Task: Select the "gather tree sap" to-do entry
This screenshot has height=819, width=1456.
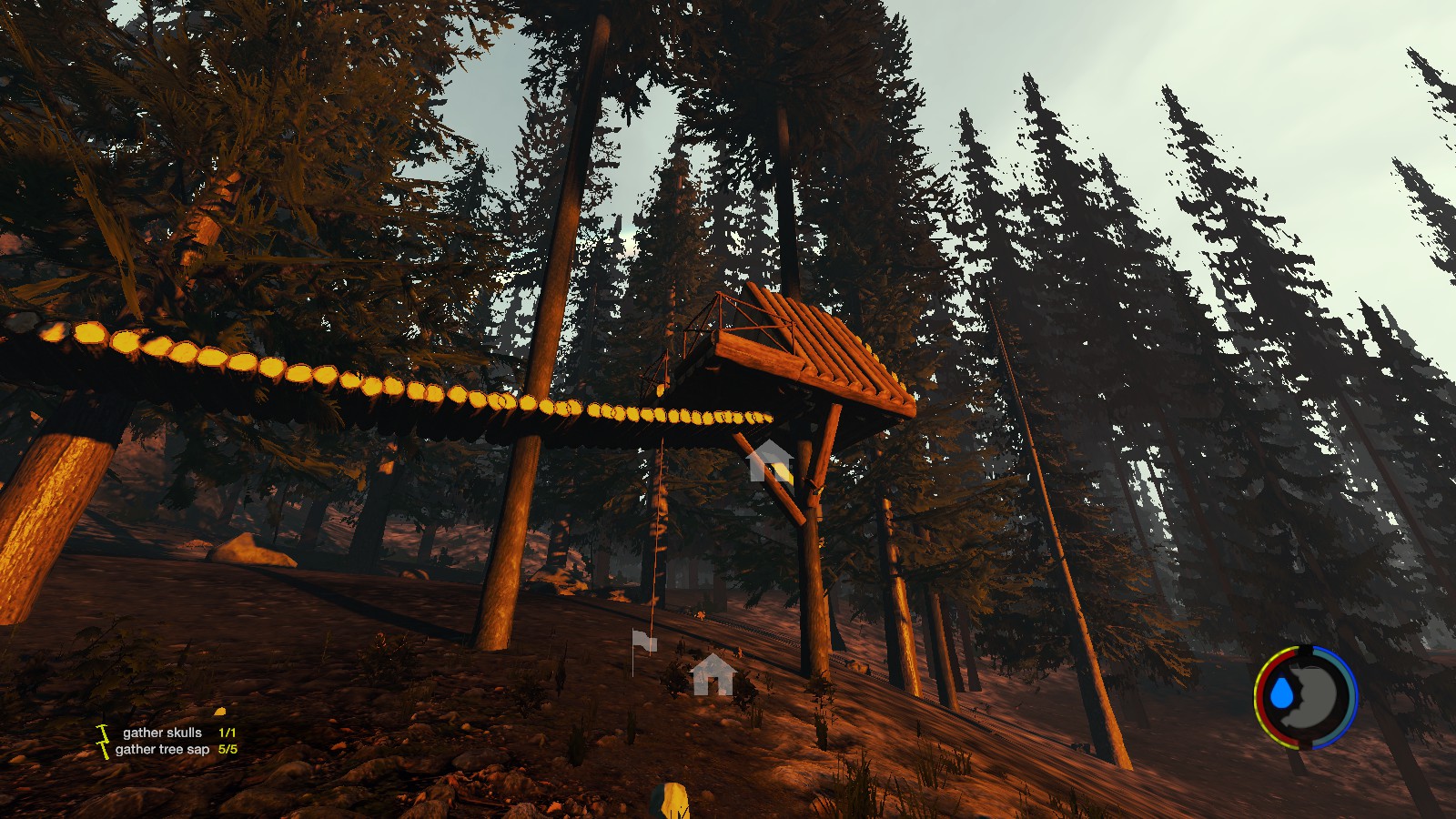Action: pos(163,750)
